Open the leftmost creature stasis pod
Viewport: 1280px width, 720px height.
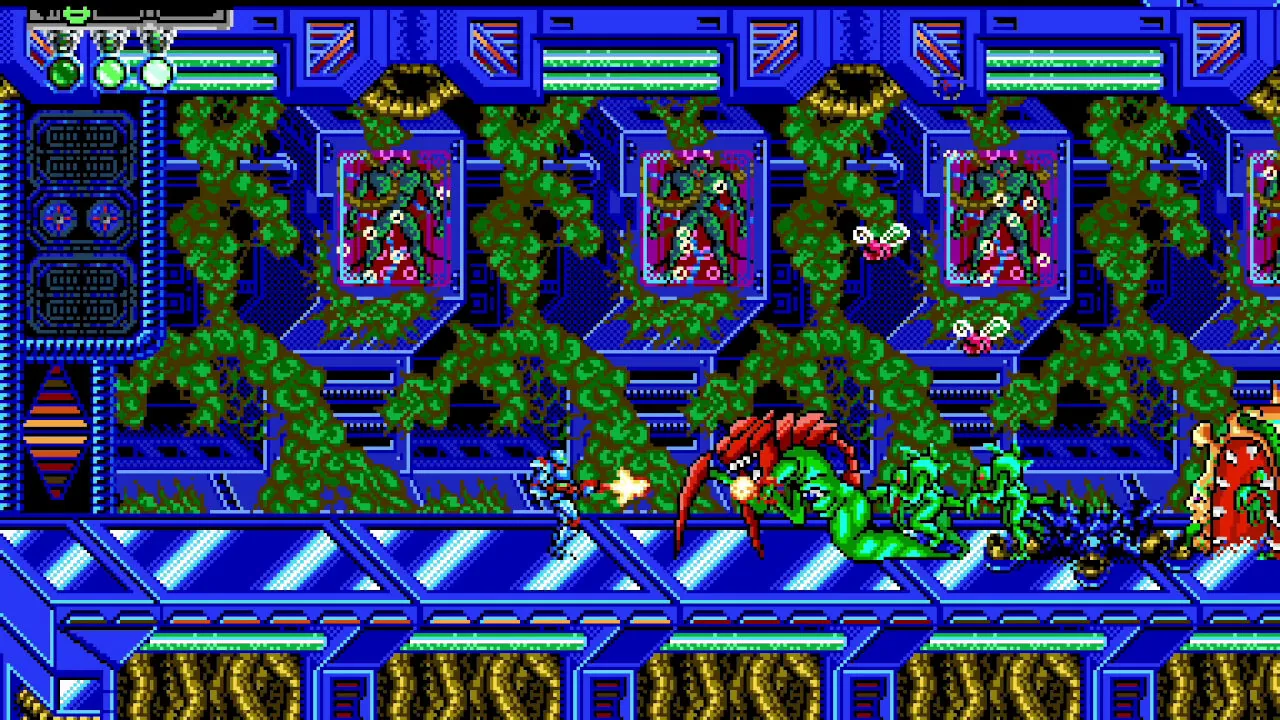[x=395, y=215]
